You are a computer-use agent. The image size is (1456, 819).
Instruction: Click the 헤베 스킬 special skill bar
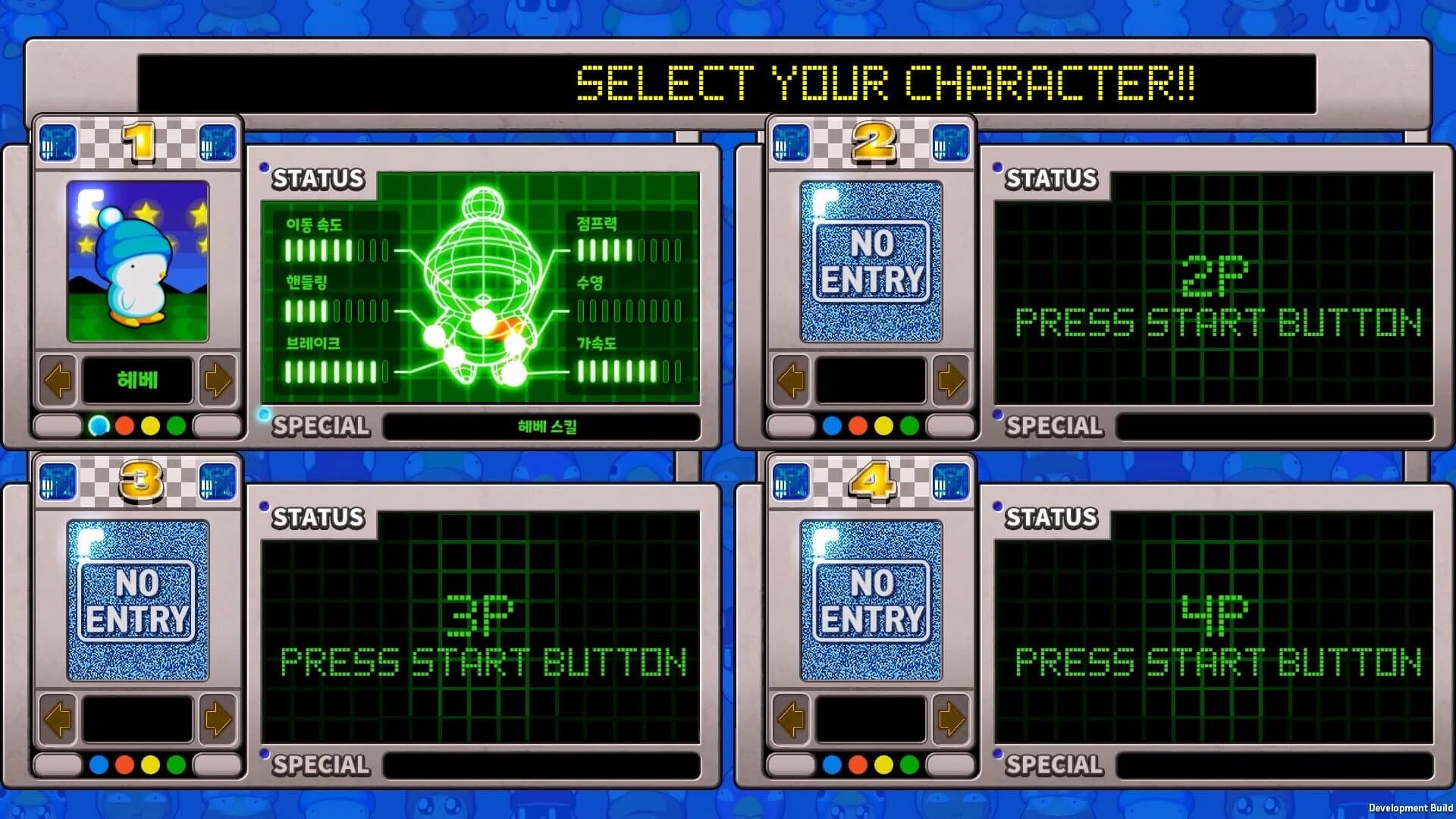541,427
